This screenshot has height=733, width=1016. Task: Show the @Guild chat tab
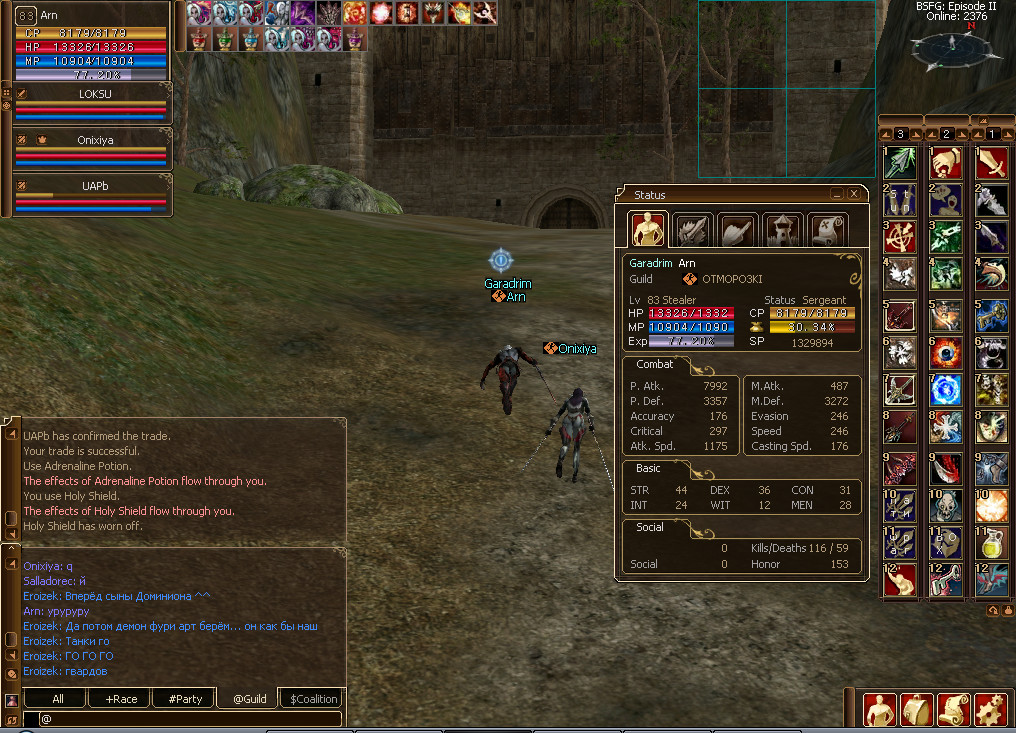pos(249,699)
